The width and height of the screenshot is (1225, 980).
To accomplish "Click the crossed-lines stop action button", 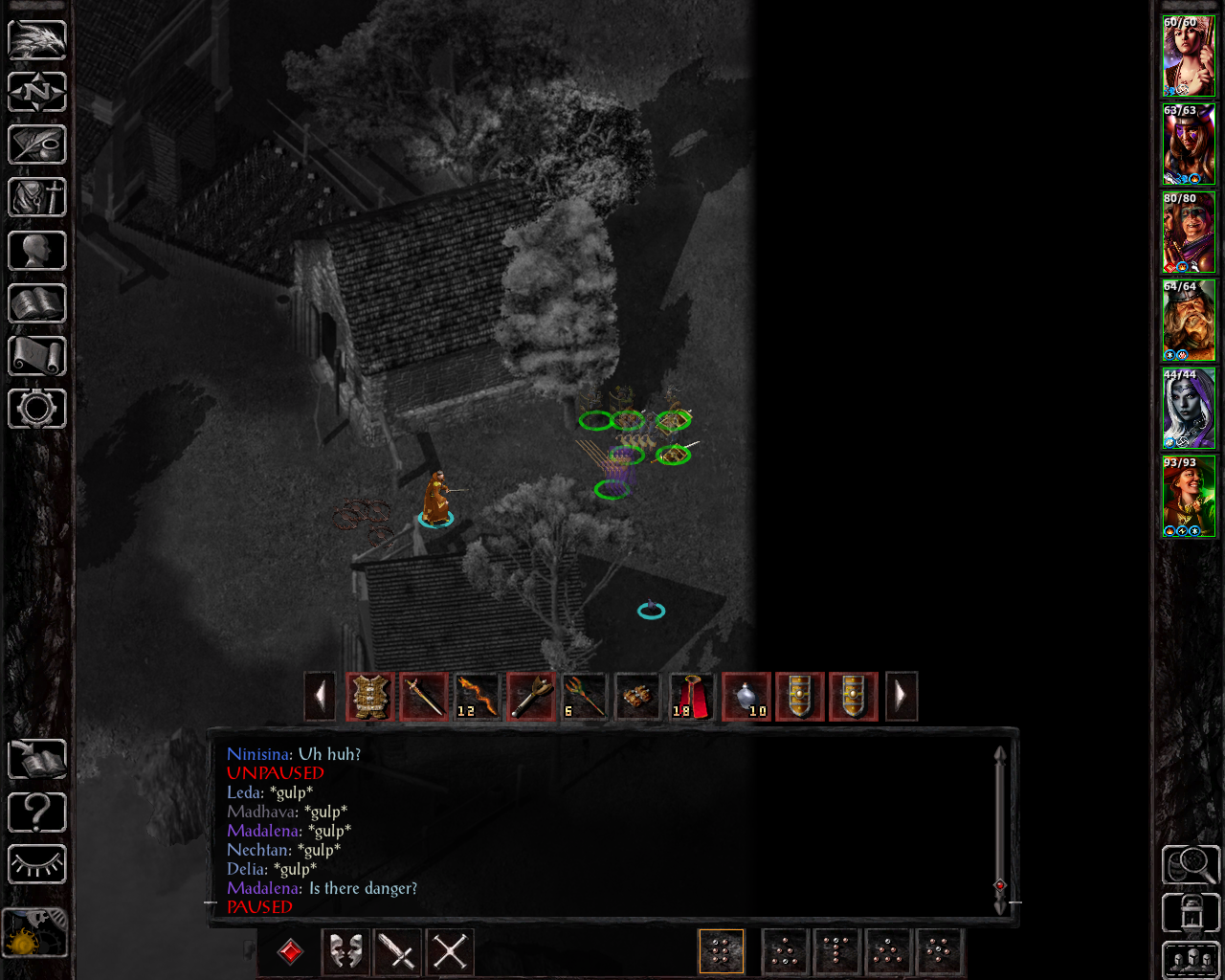I will [450, 951].
